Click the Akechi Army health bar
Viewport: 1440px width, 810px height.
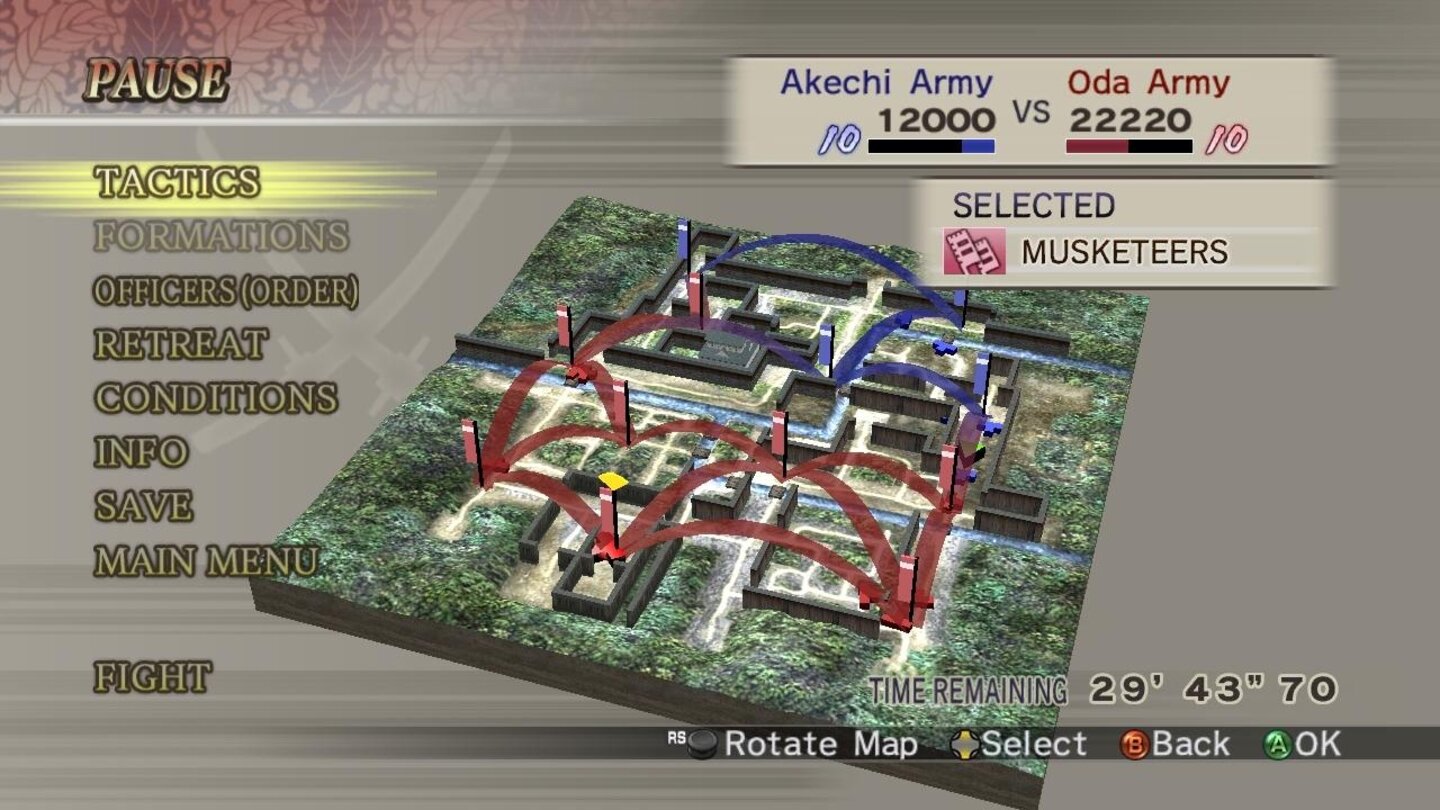[x=931, y=146]
